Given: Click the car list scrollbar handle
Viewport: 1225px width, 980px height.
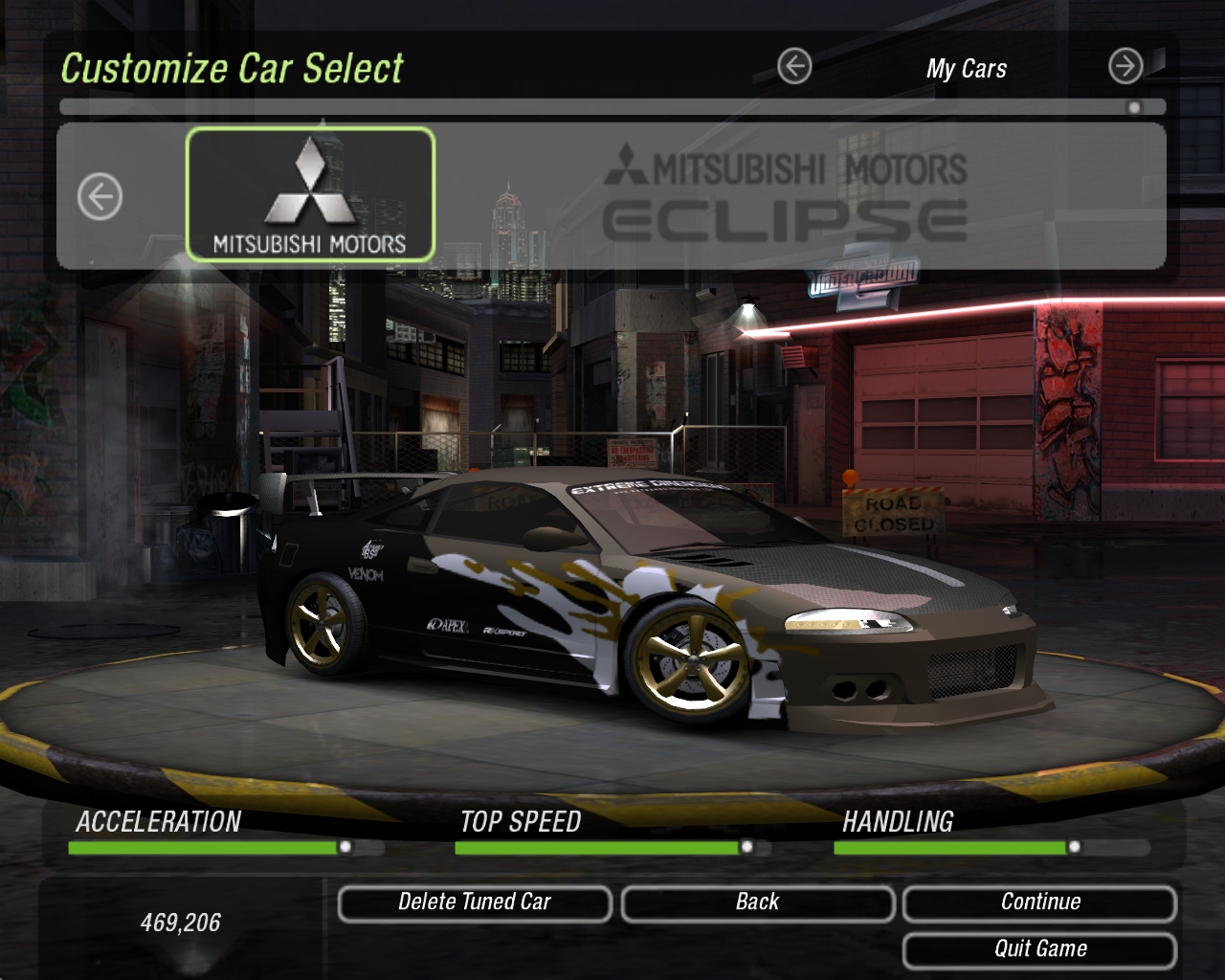Looking at the screenshot, I should pyautogui.click(x=1134, y=107).
